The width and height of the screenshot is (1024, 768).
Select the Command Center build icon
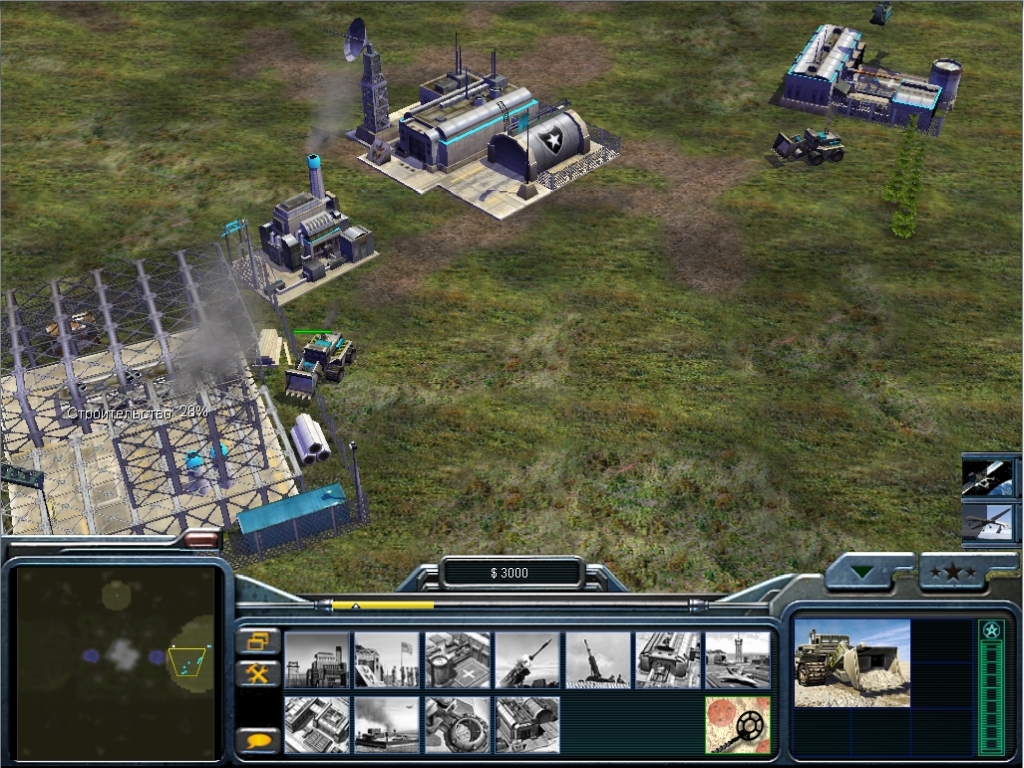tap(527, 725)
